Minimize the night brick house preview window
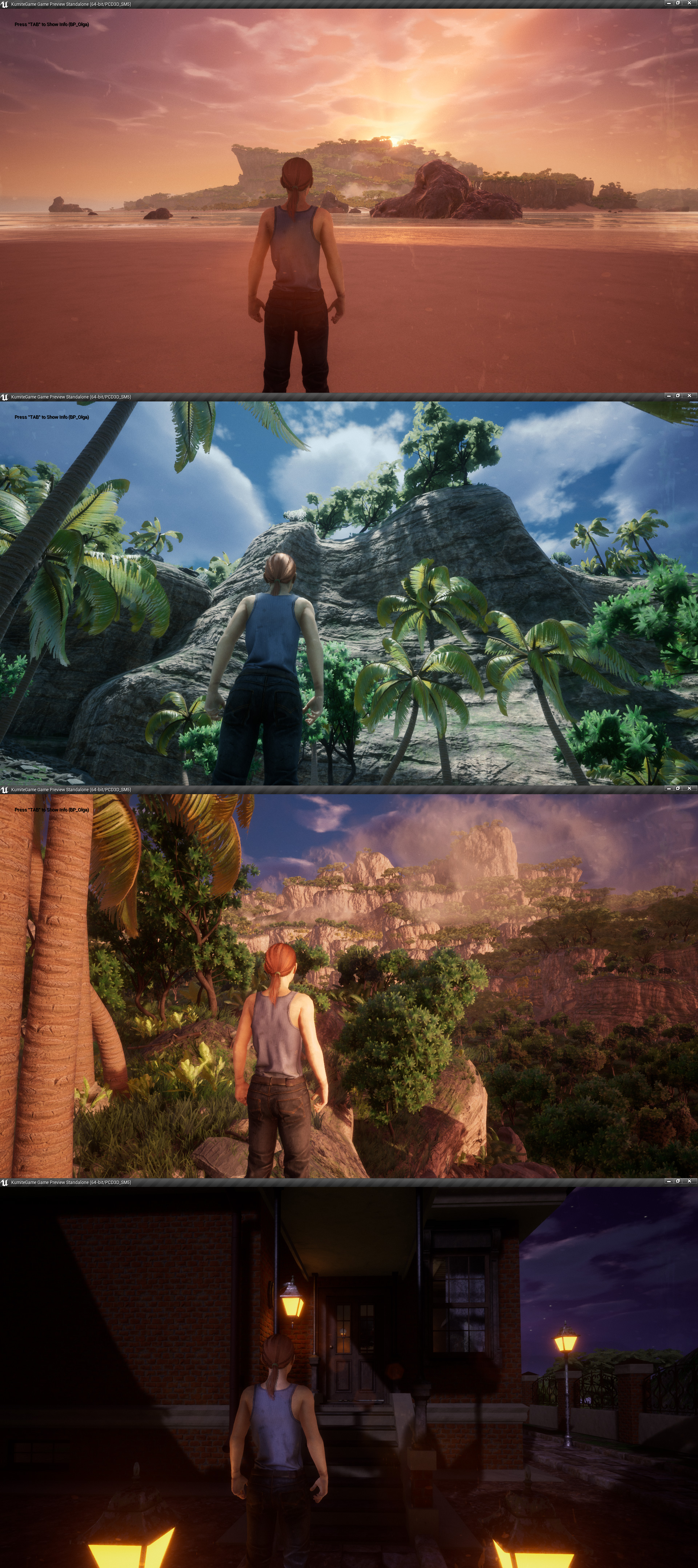Screen dimensions: 698x1568 click(x=668, y=1181)
